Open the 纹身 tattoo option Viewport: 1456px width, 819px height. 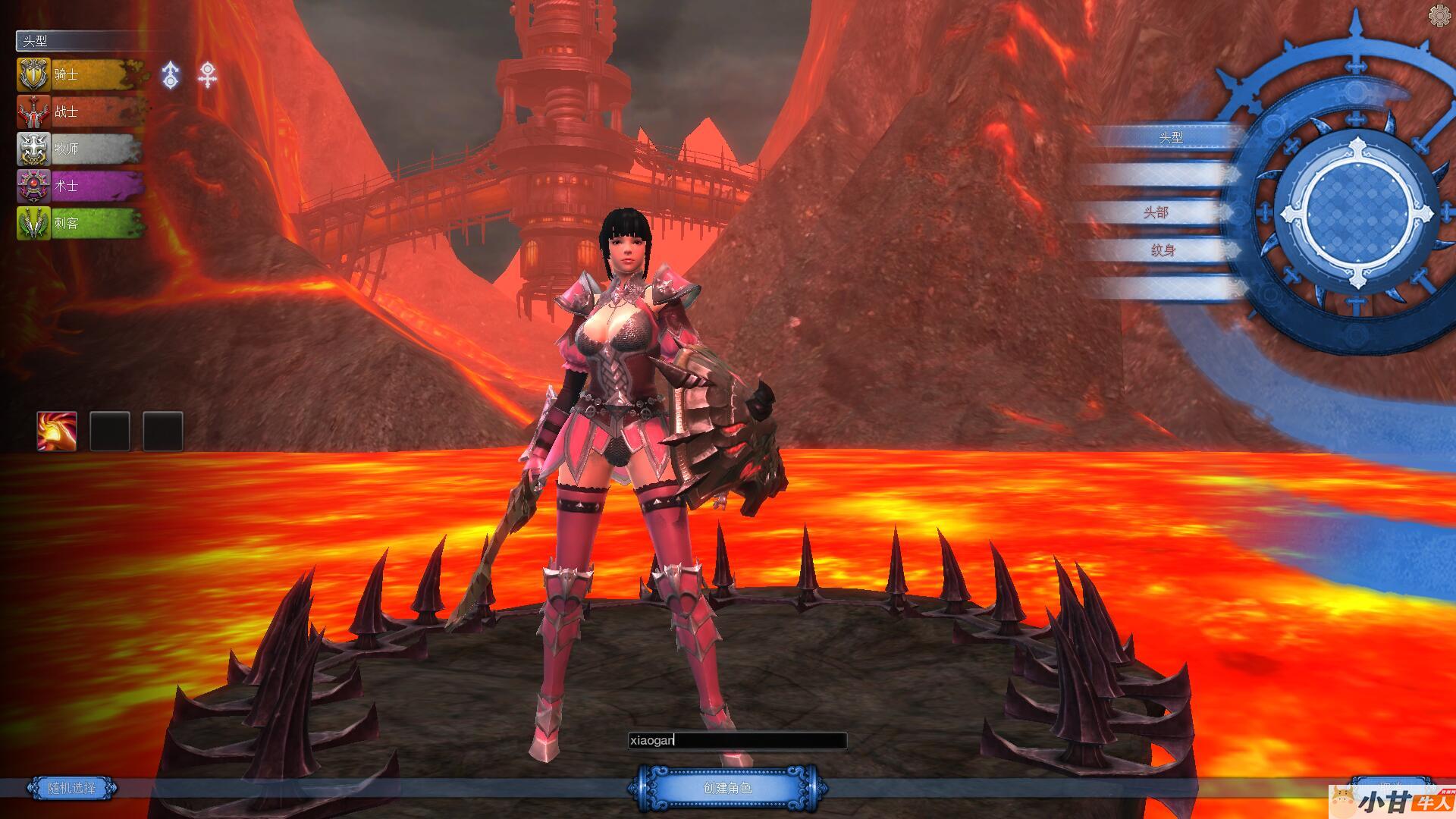click(1162, 250)
